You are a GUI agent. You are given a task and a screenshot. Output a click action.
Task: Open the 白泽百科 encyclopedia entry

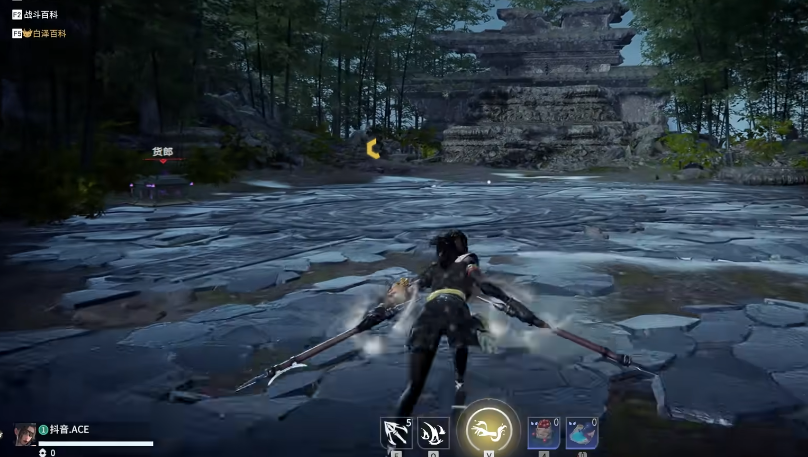(x=44, y=33)
